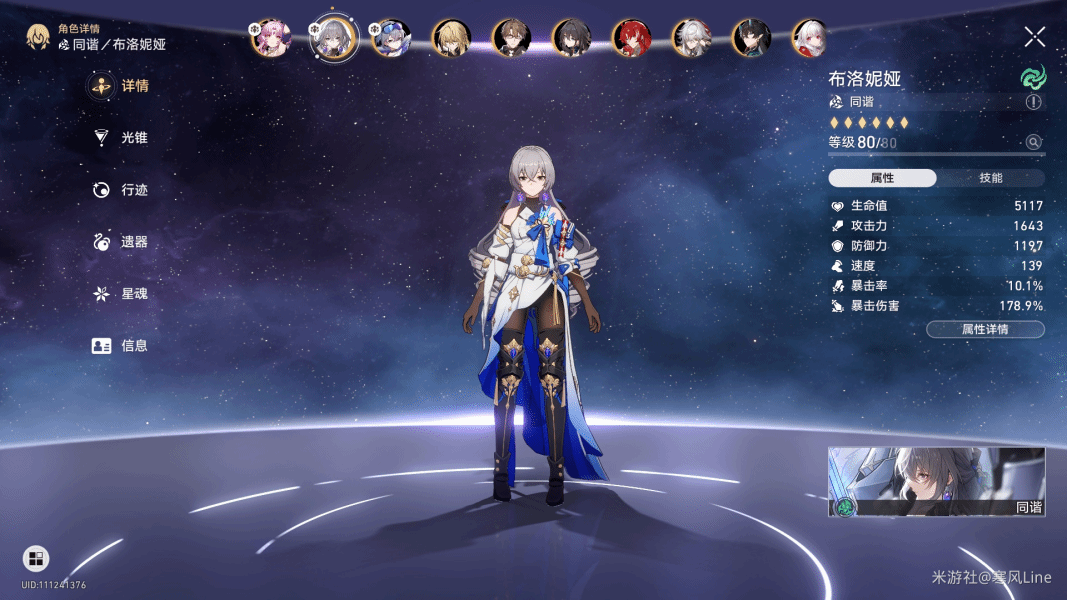This screenshot has height=600, width=1067.
Task: Choose the red-haired character portrait
Action: pos(631,38)
